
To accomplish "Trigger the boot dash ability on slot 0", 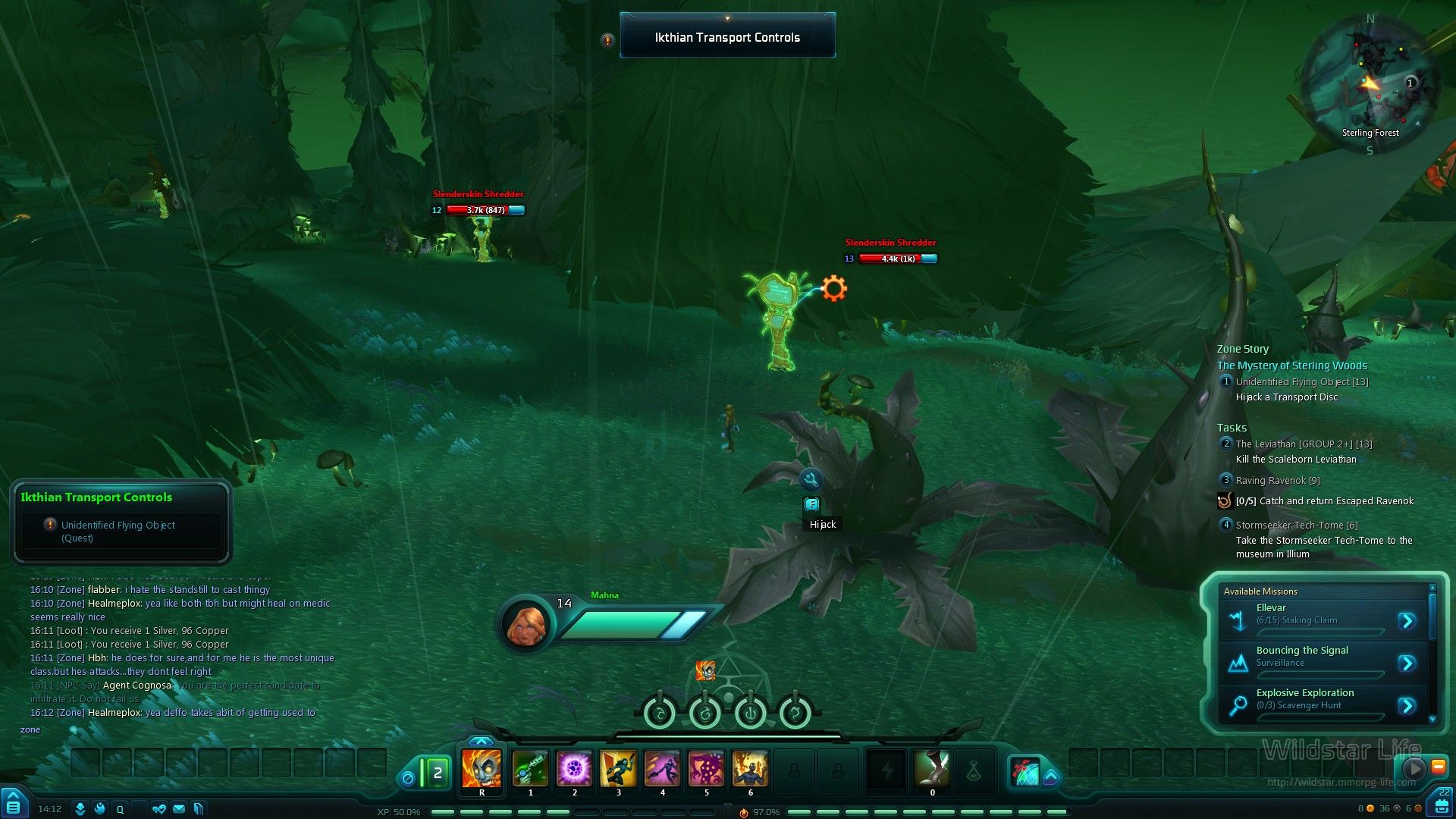I will 932,769.
